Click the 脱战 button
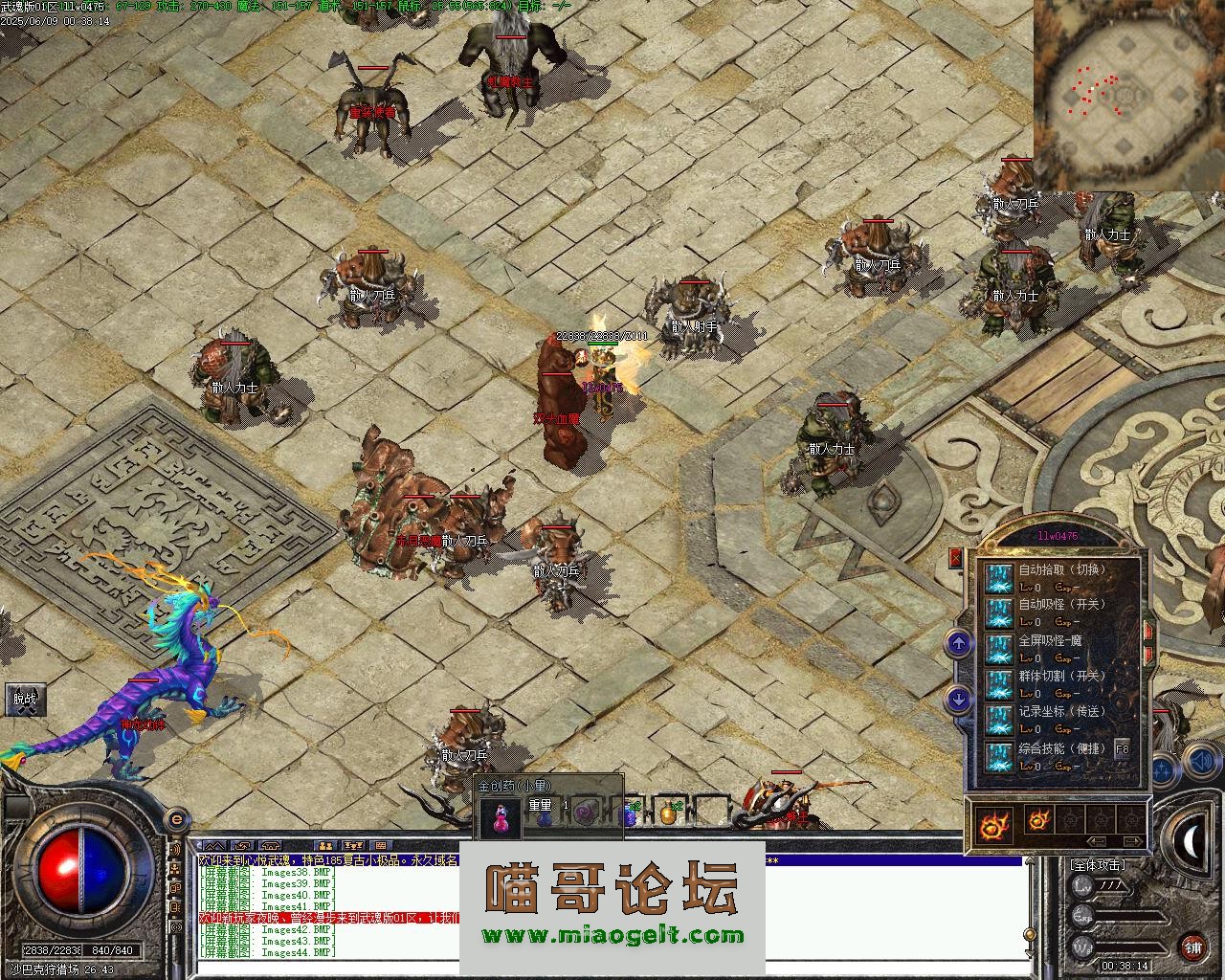1225x980 pixels. [24, 699]
